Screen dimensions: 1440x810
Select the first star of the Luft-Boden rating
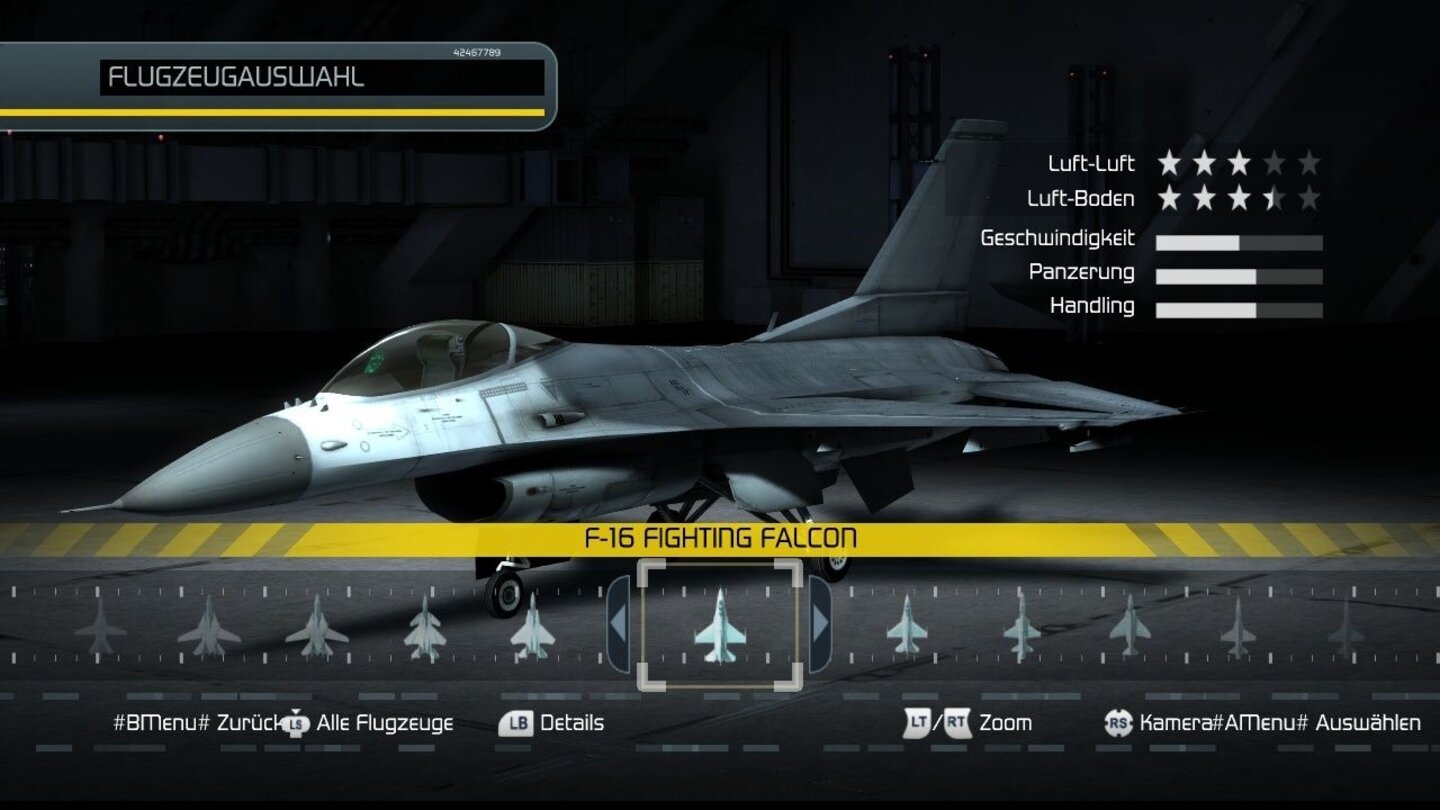click(1170, 197)
